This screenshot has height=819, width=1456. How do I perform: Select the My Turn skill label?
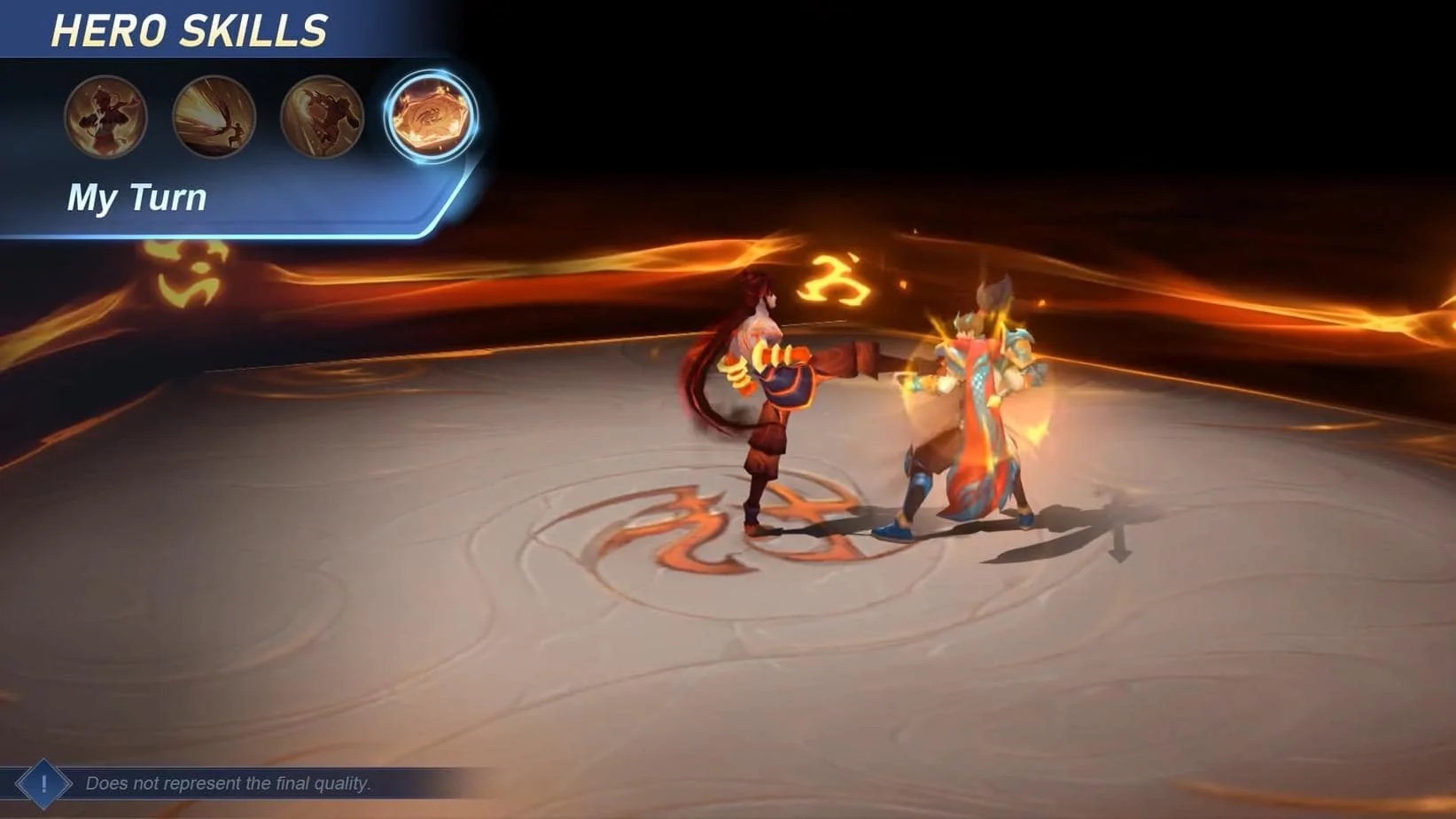pos(137,197)
